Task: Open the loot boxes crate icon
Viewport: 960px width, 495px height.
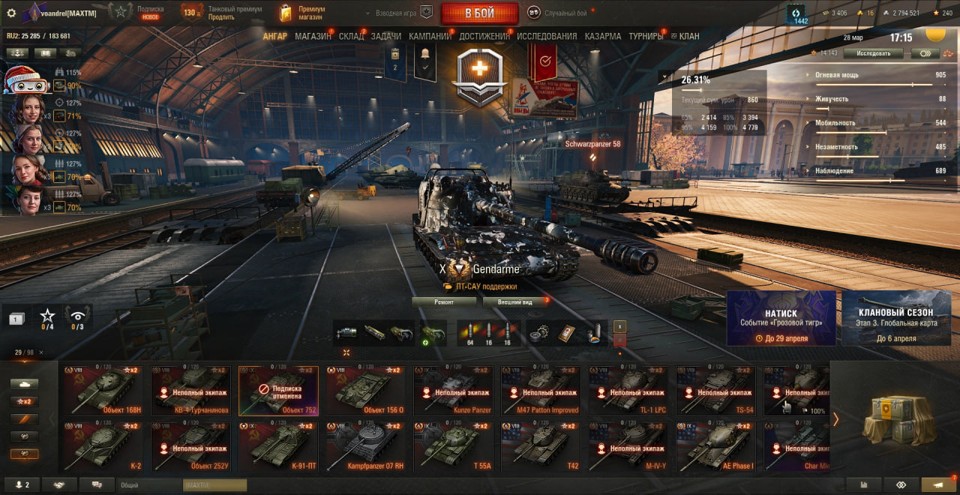Action: click(x=895, y=418)
